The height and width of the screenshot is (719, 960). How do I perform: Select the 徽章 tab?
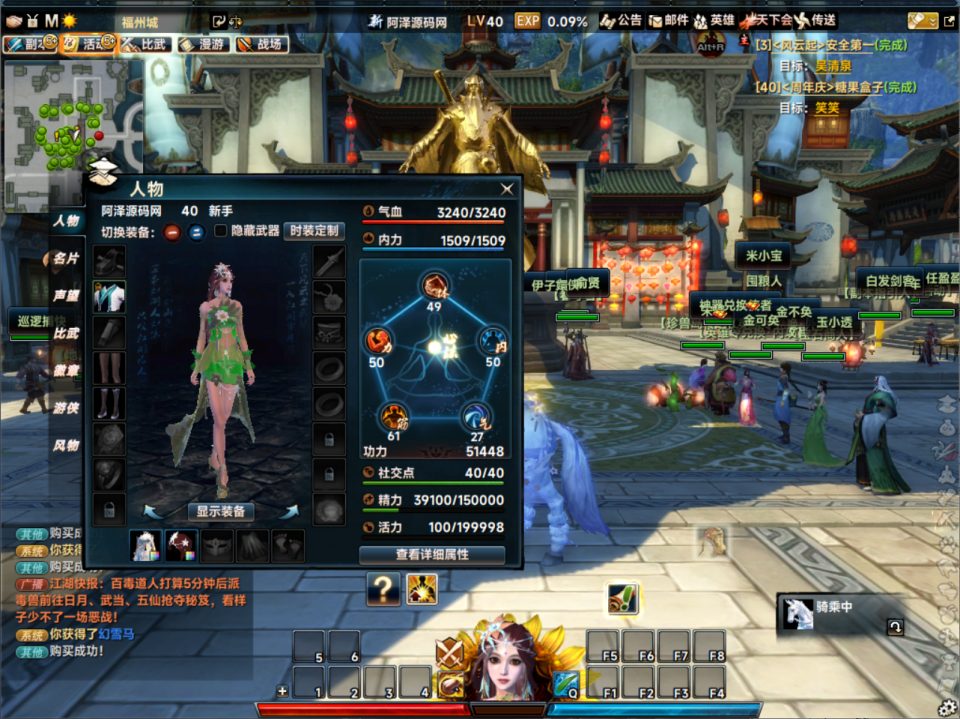66,370
